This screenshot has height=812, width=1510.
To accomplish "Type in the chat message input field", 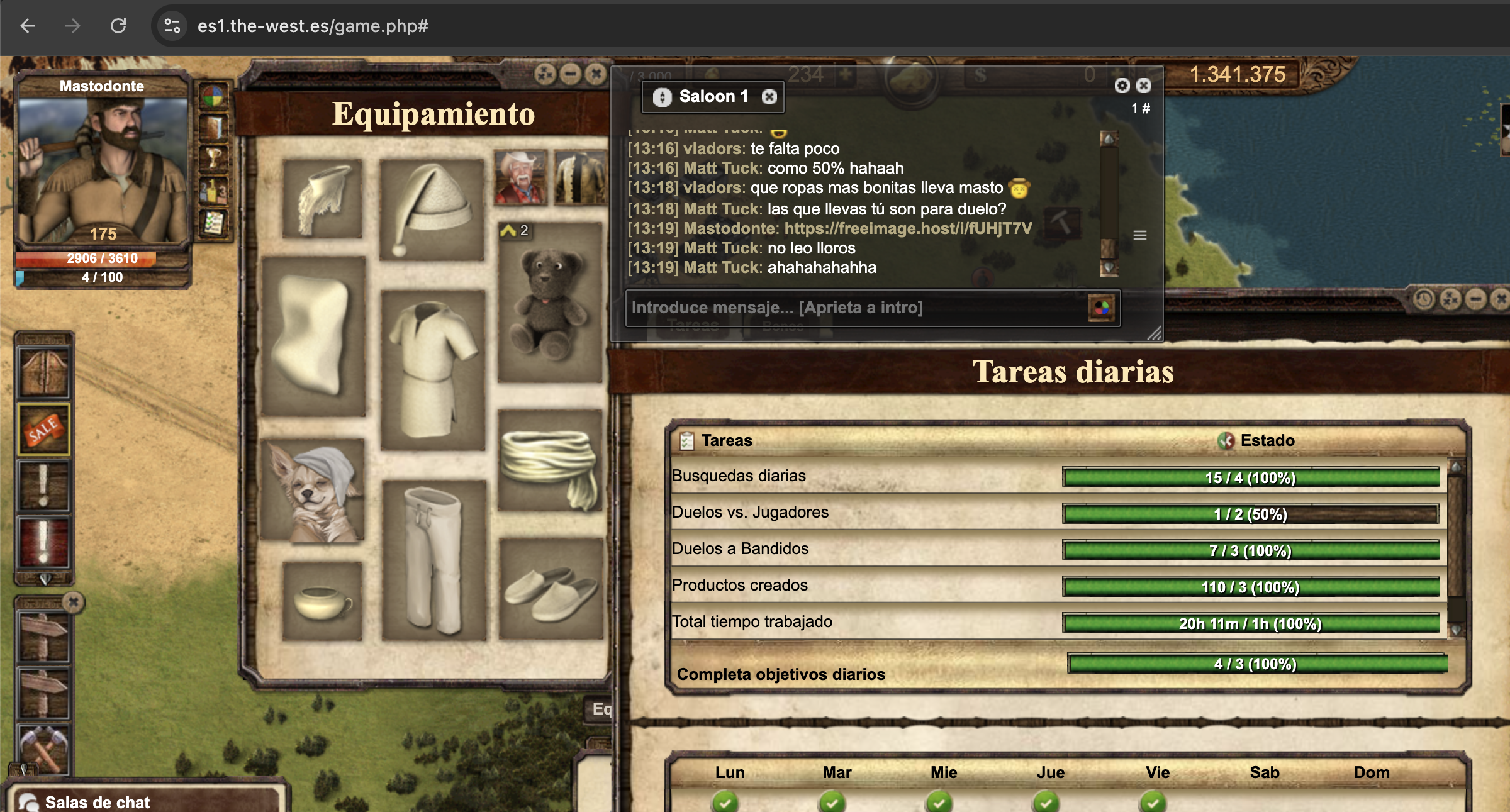I will (x=856, y=308).
